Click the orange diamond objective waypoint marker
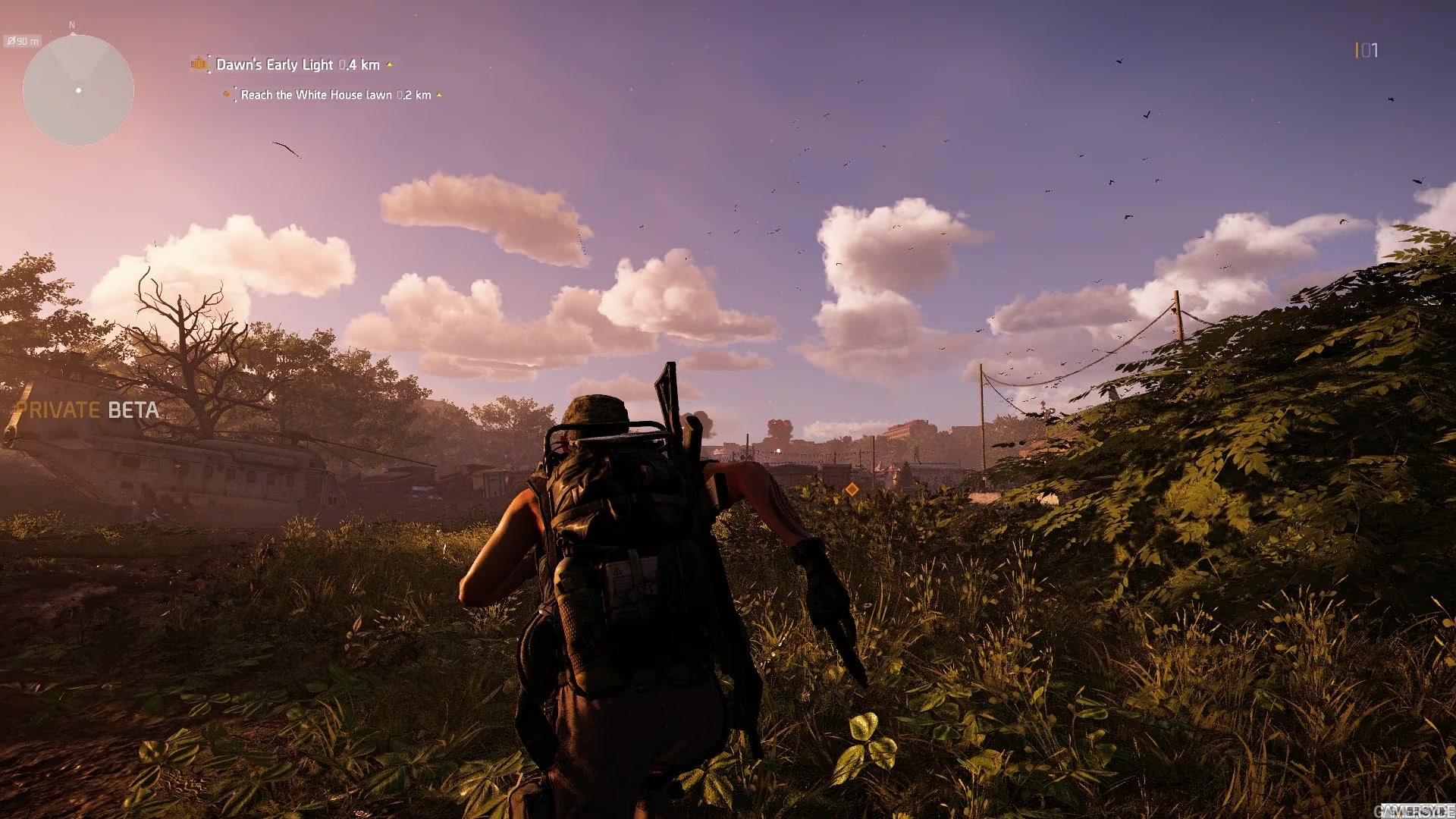This screenshot has width=1456, height=819. (852, 490)
